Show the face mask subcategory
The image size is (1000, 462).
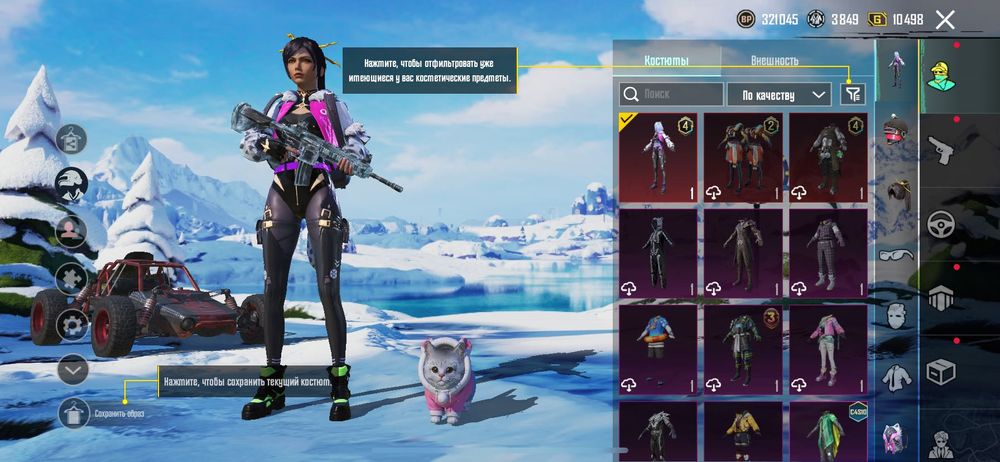click(896, 316)
